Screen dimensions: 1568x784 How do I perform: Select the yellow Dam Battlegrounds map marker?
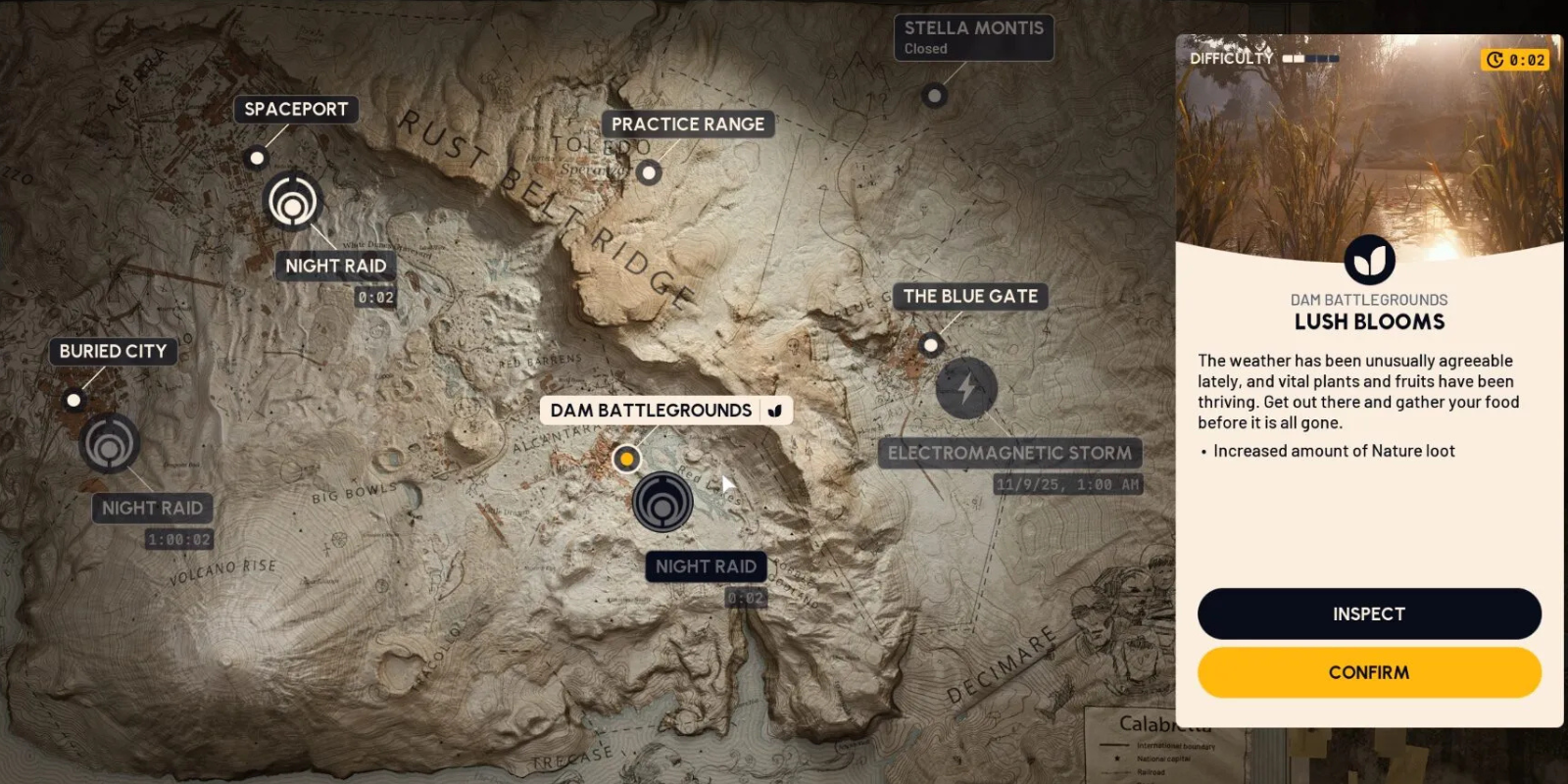pos(626,458)
